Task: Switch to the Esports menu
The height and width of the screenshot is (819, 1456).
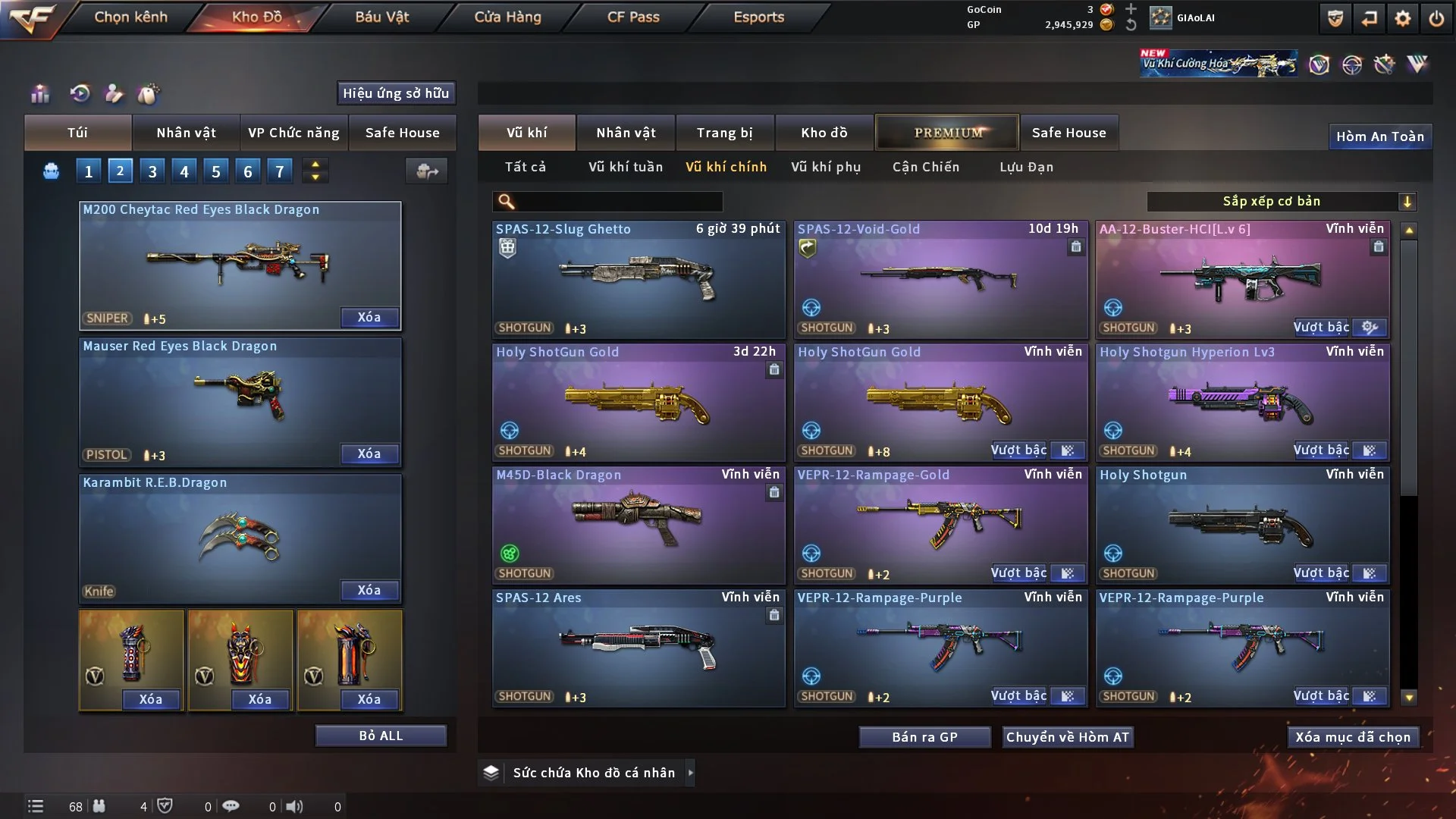Action: (758, 17)
